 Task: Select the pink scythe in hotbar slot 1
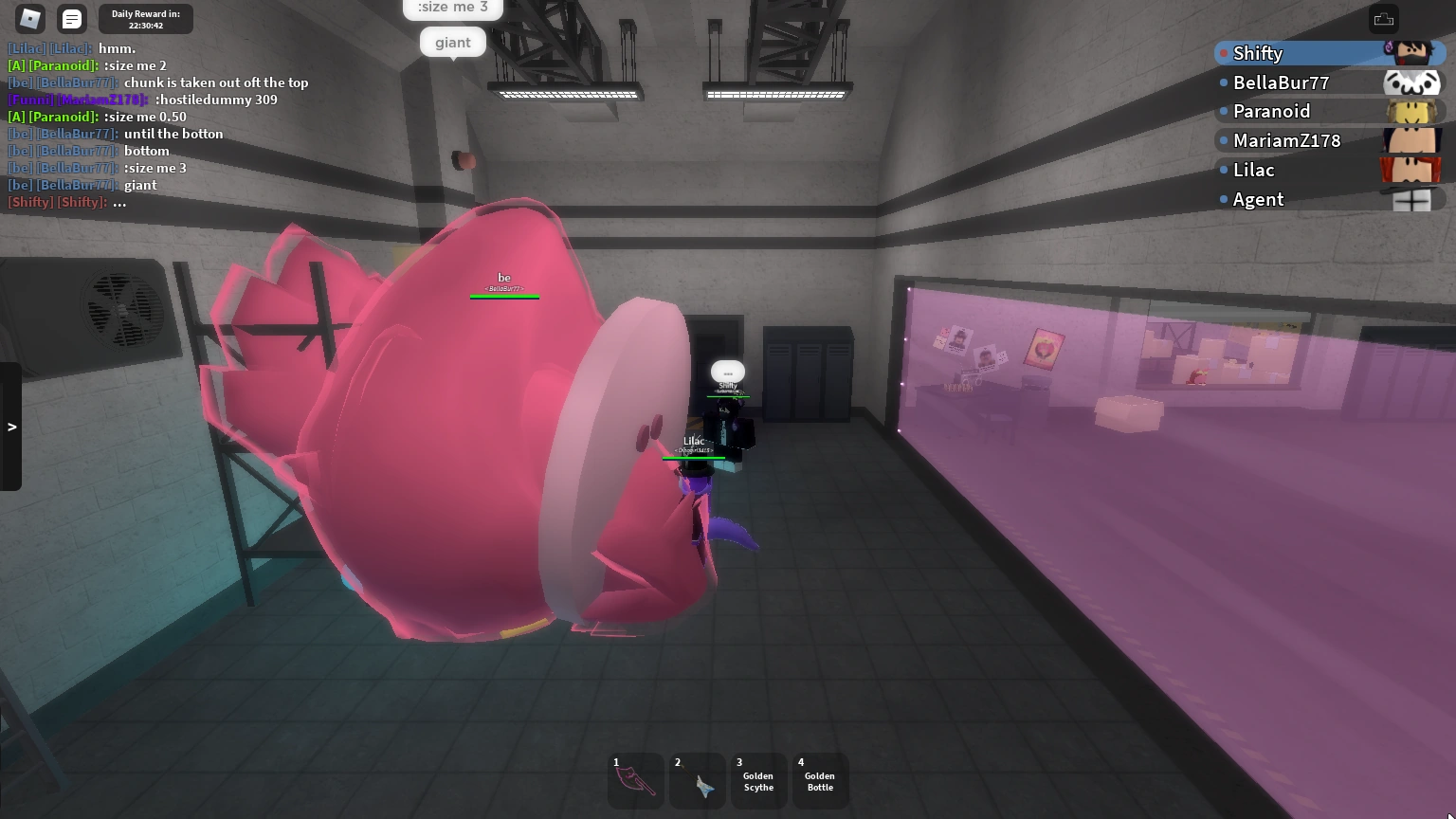coord(635,780)
